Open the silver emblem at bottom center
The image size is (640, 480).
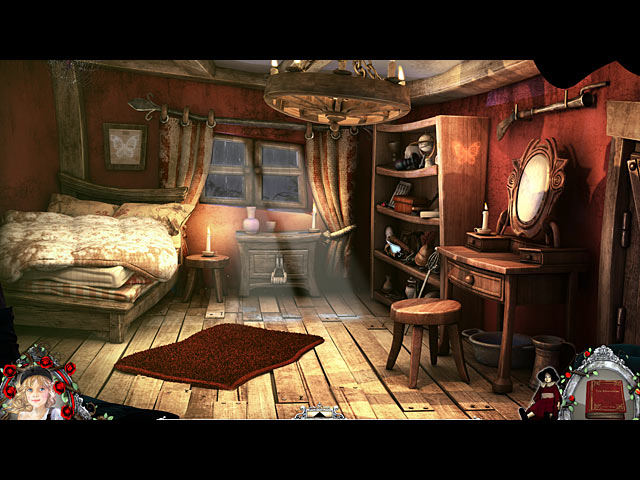point(318,412)
